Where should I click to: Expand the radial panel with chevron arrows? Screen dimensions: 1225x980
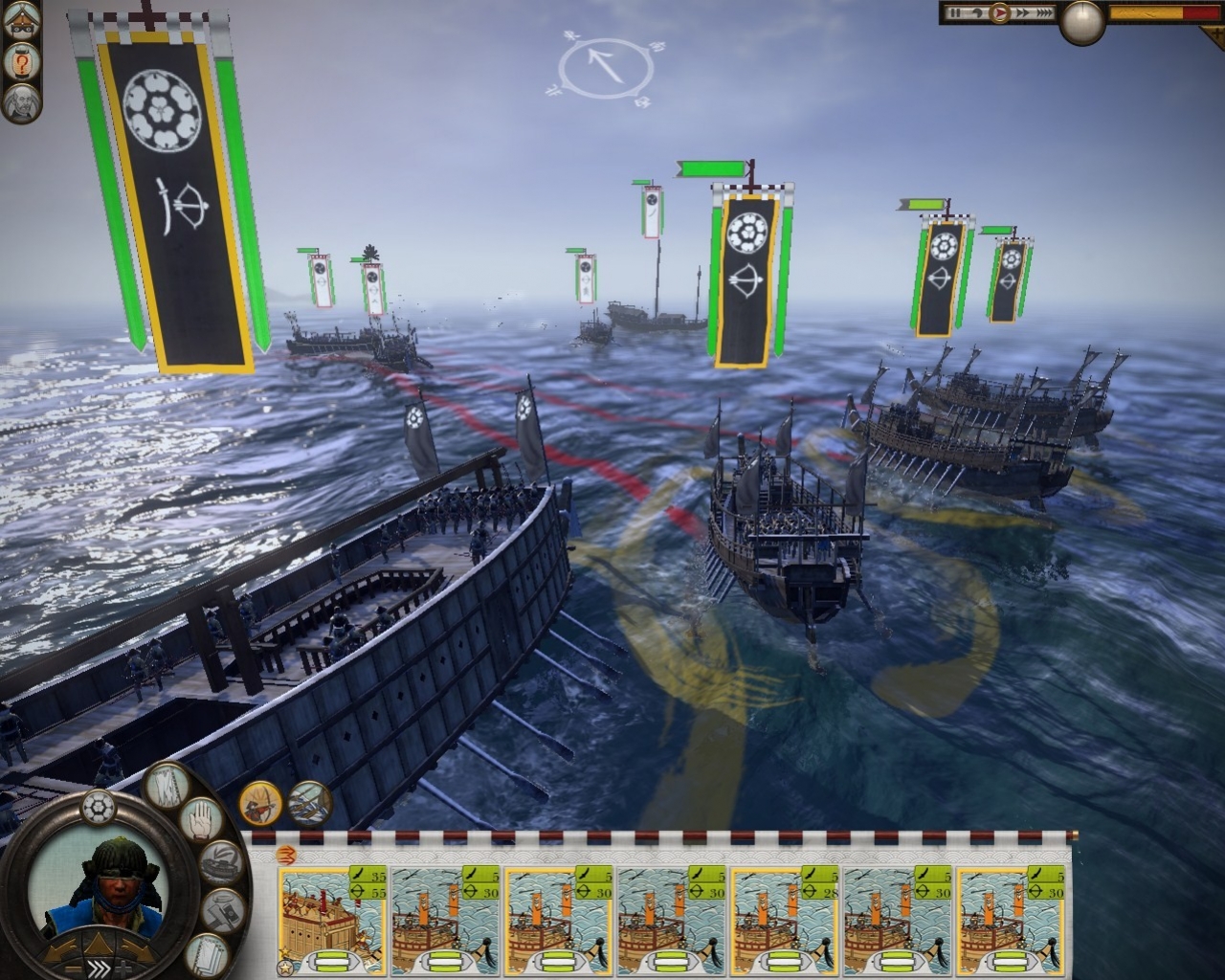pos(100,968)
